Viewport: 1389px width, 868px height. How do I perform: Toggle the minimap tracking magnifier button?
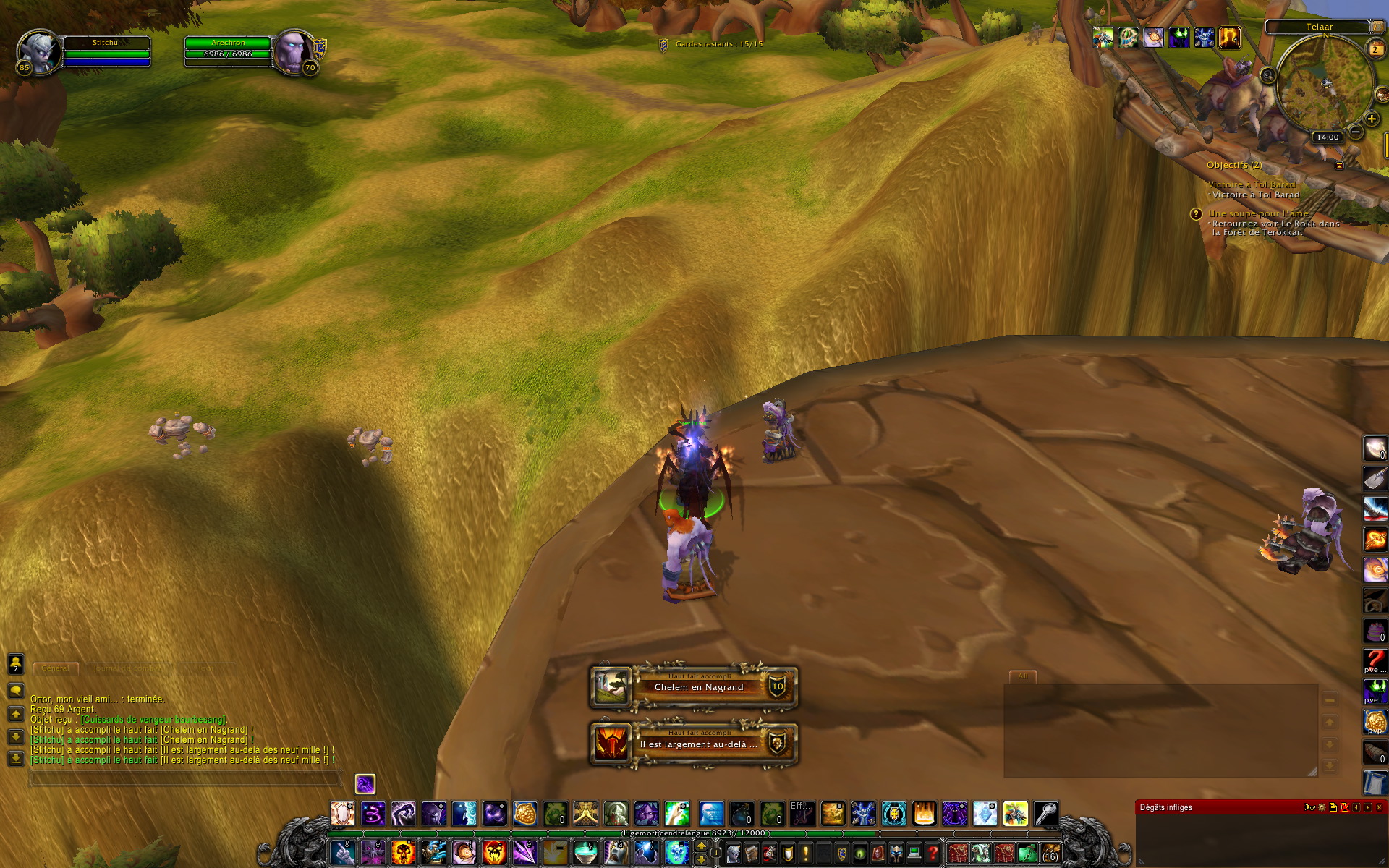click(1267, 75)
